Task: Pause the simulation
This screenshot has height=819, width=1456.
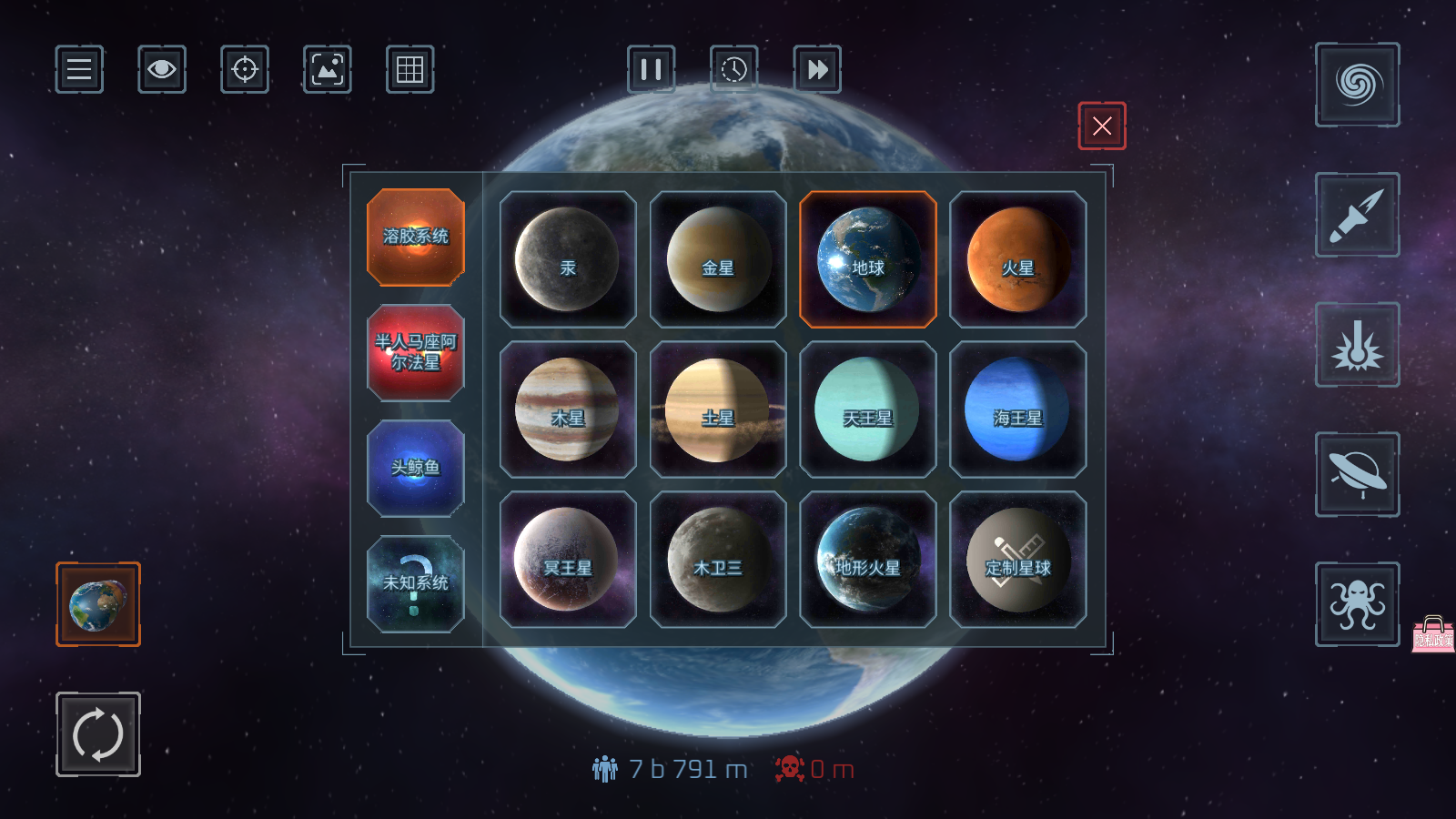Action: tap(652, 70)
